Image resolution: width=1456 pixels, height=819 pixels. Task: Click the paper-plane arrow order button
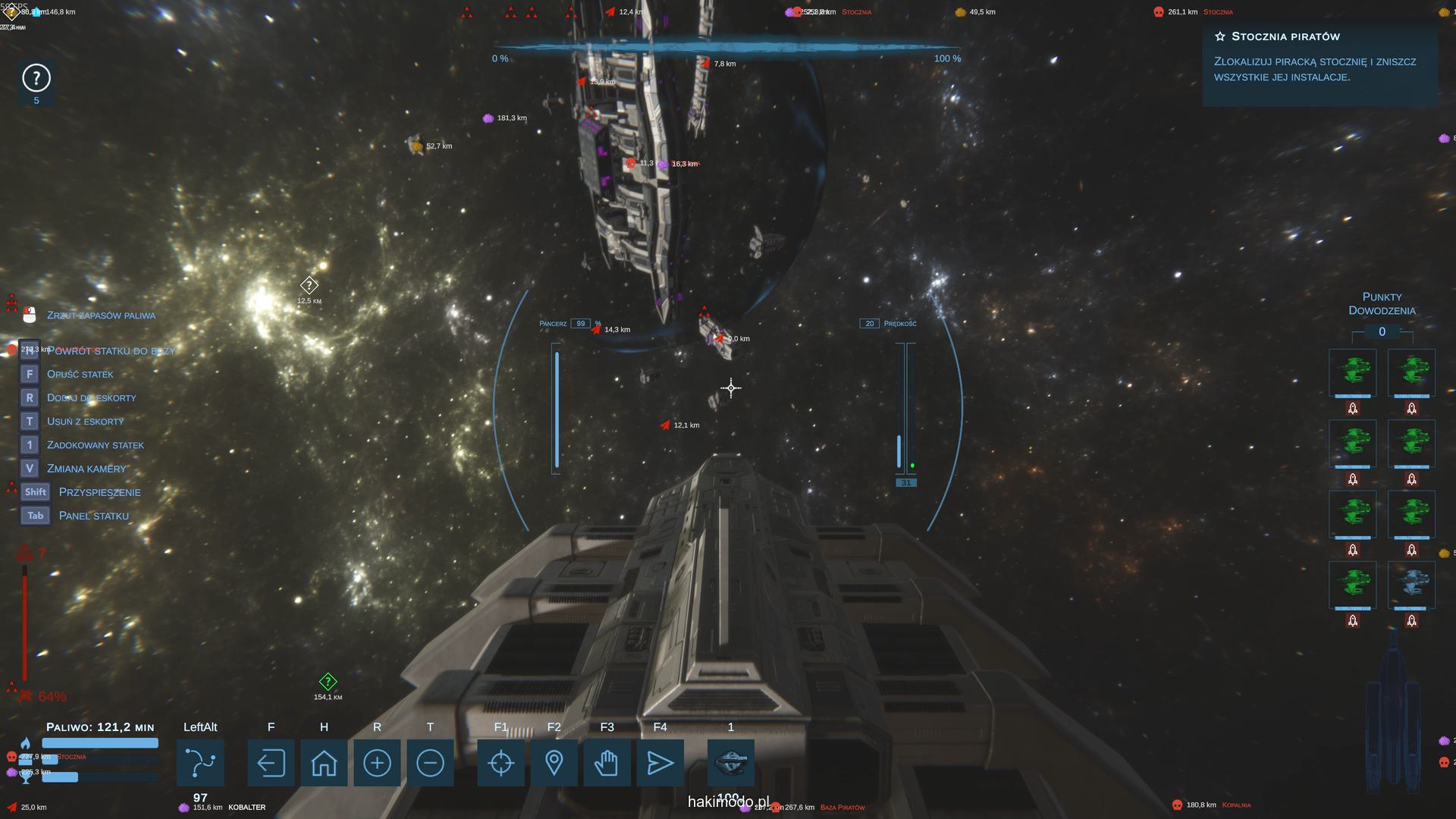click(660, 763)
